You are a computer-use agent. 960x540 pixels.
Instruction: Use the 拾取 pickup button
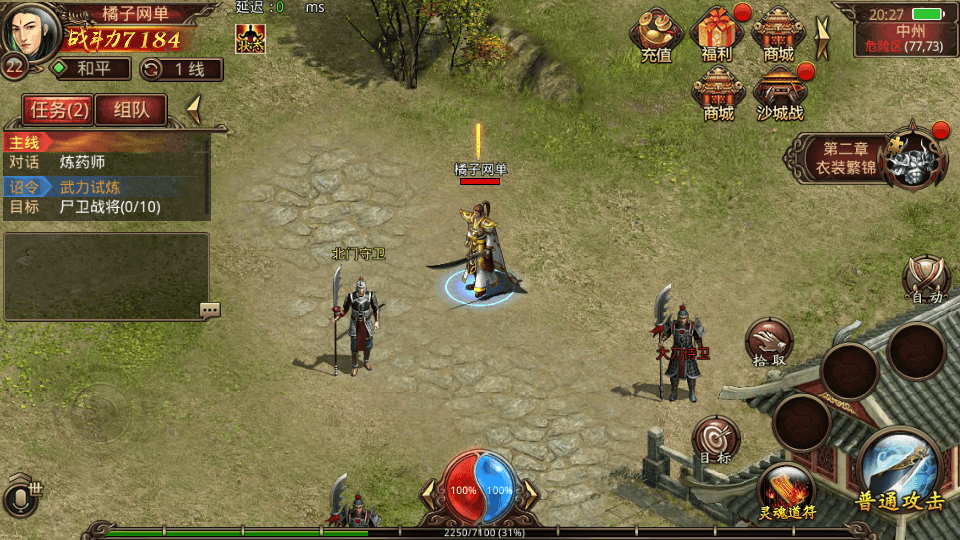click(769, 344)
